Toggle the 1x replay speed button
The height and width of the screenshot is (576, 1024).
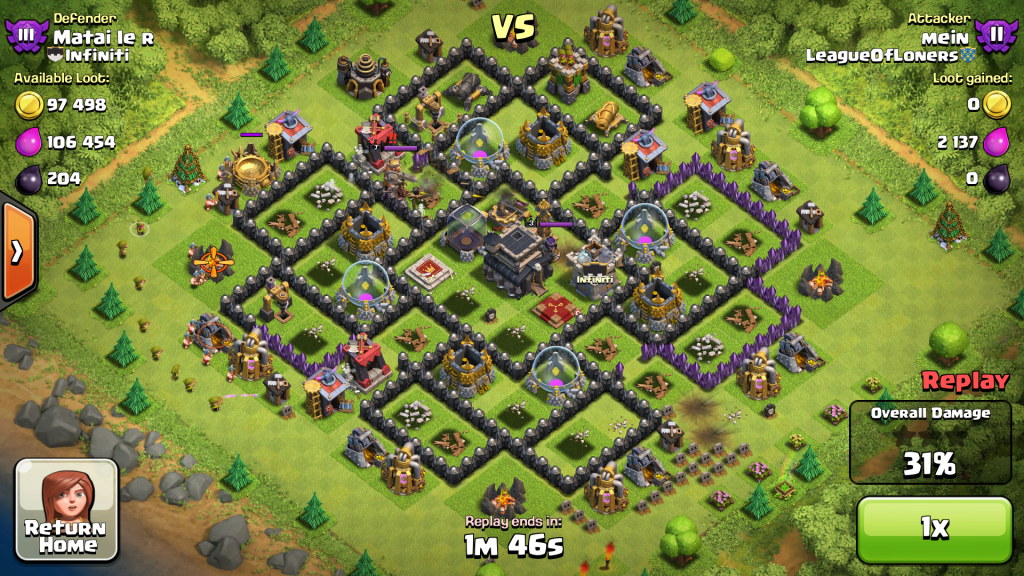pyautogui.click(x=933, y=528)
